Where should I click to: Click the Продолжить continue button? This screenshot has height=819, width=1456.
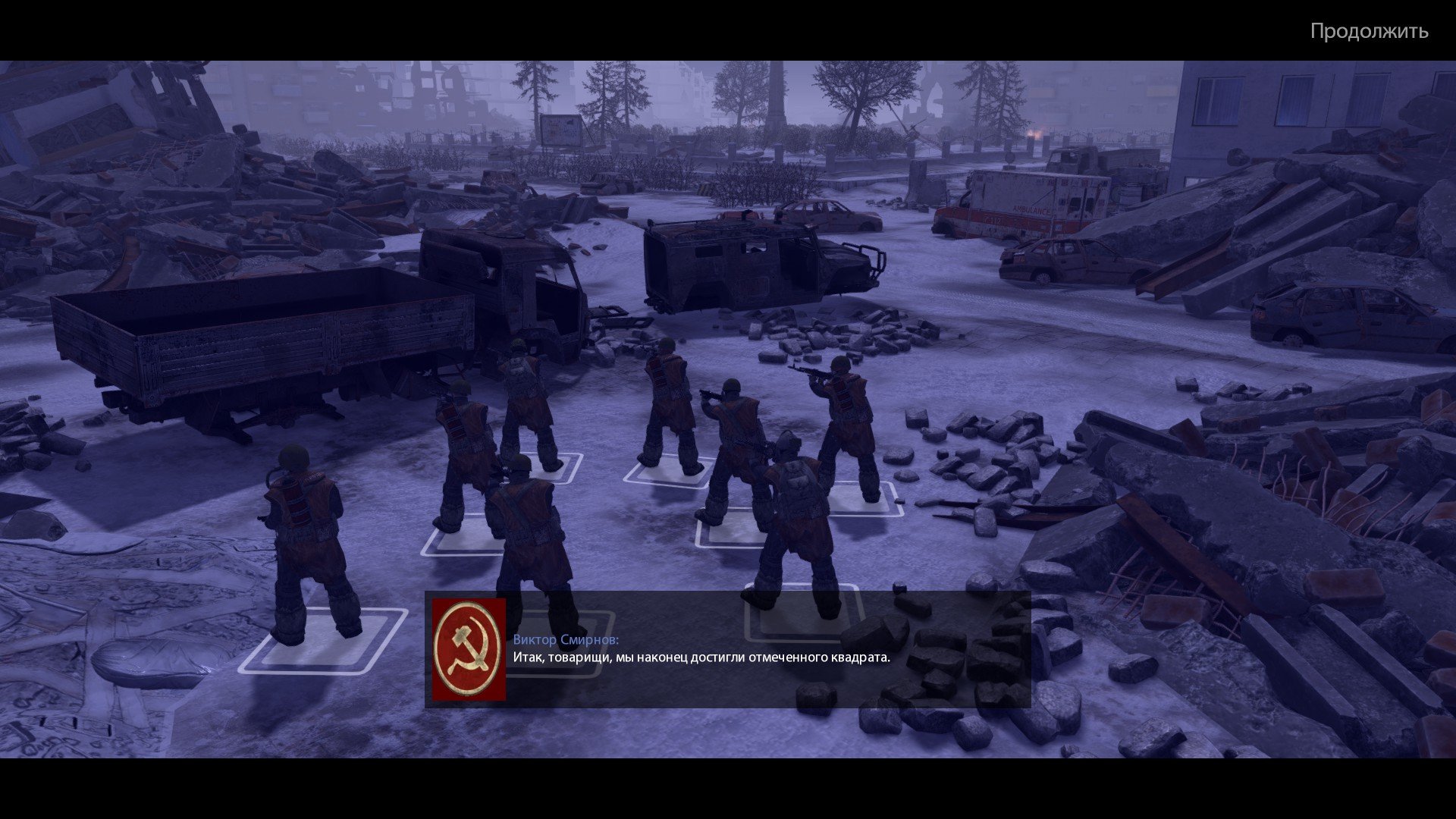point(1369,32)
